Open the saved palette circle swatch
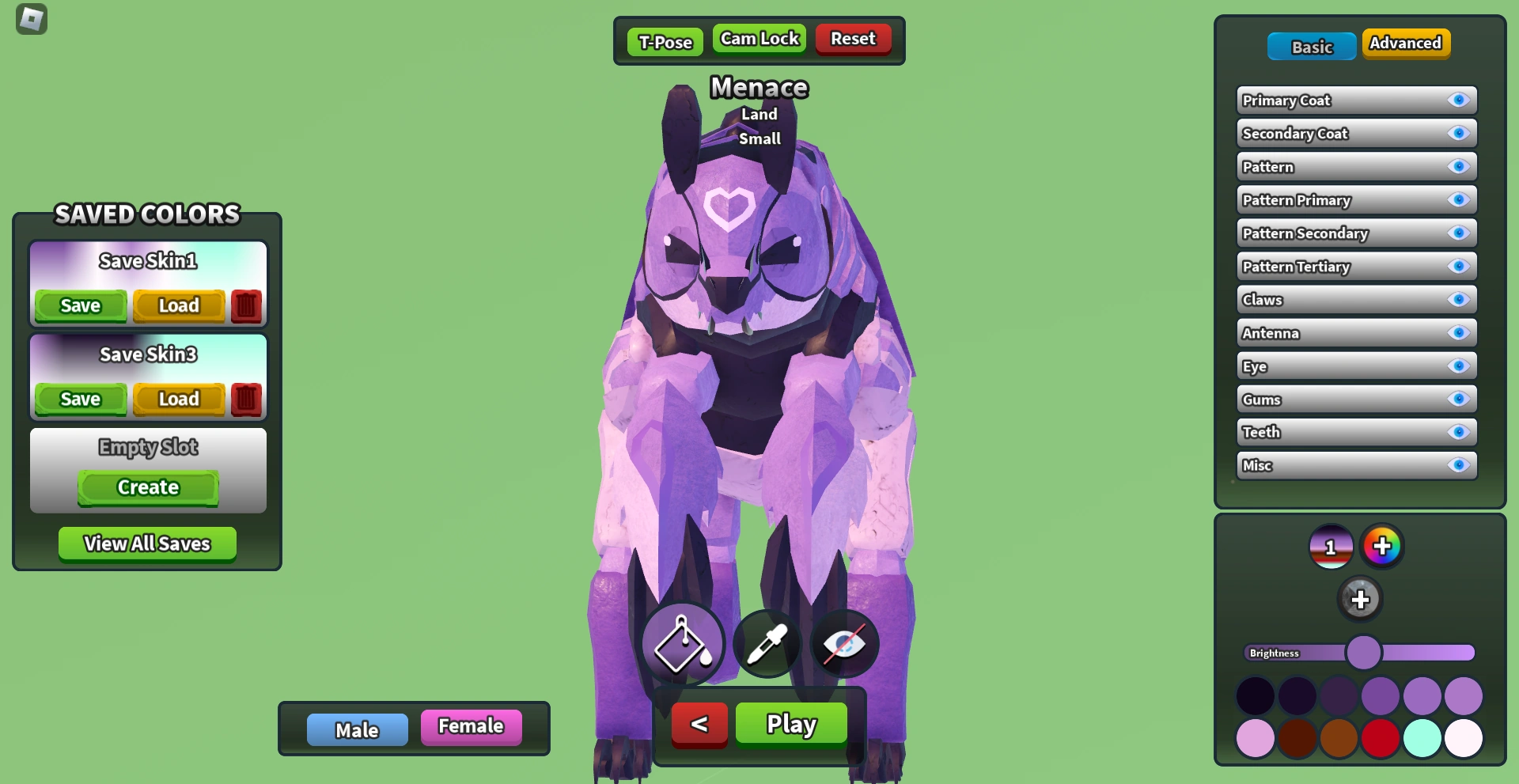 point(1331,546)
